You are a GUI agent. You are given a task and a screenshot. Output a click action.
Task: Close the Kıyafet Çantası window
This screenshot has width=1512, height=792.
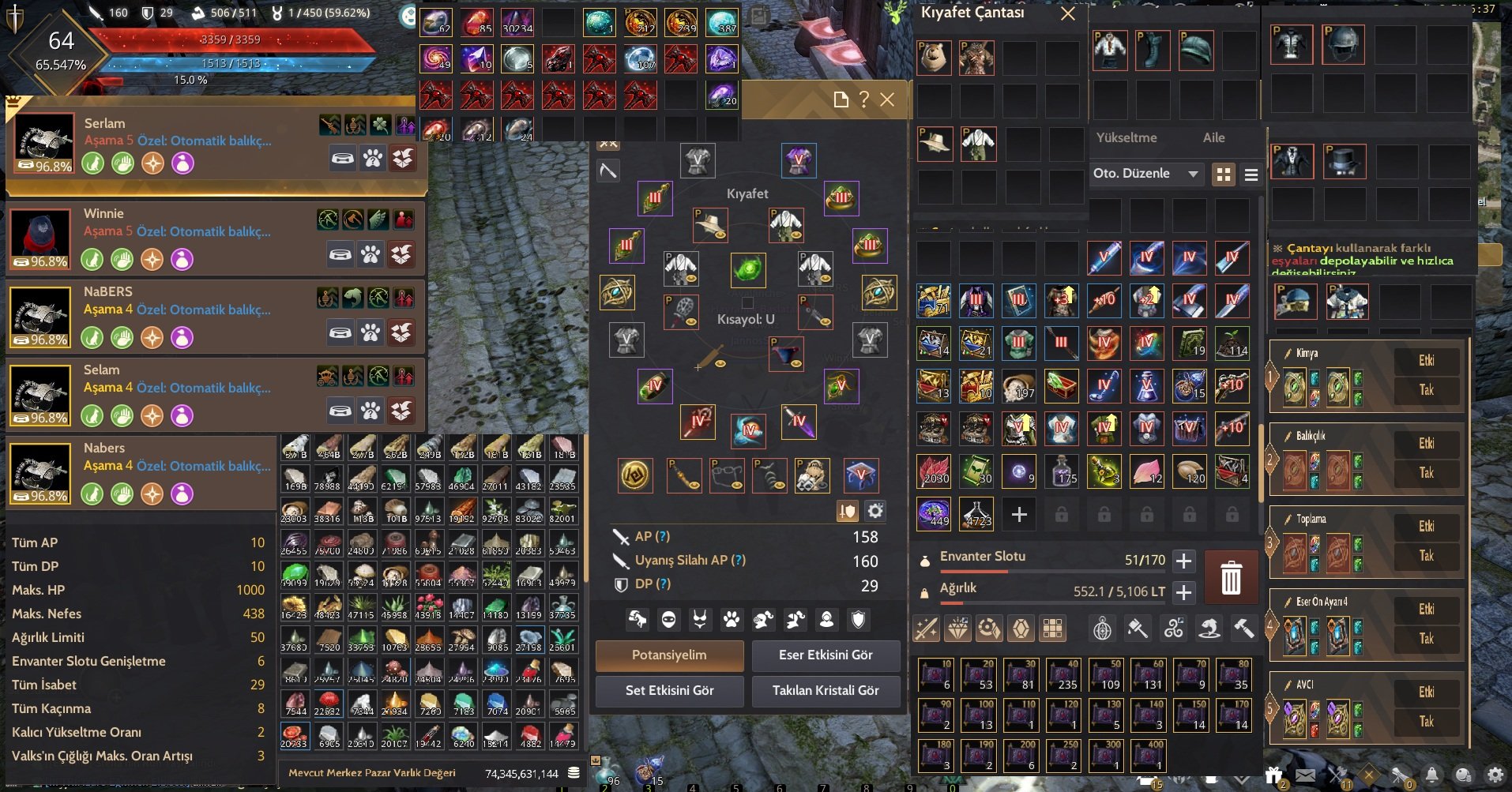tap(1067, 14)
